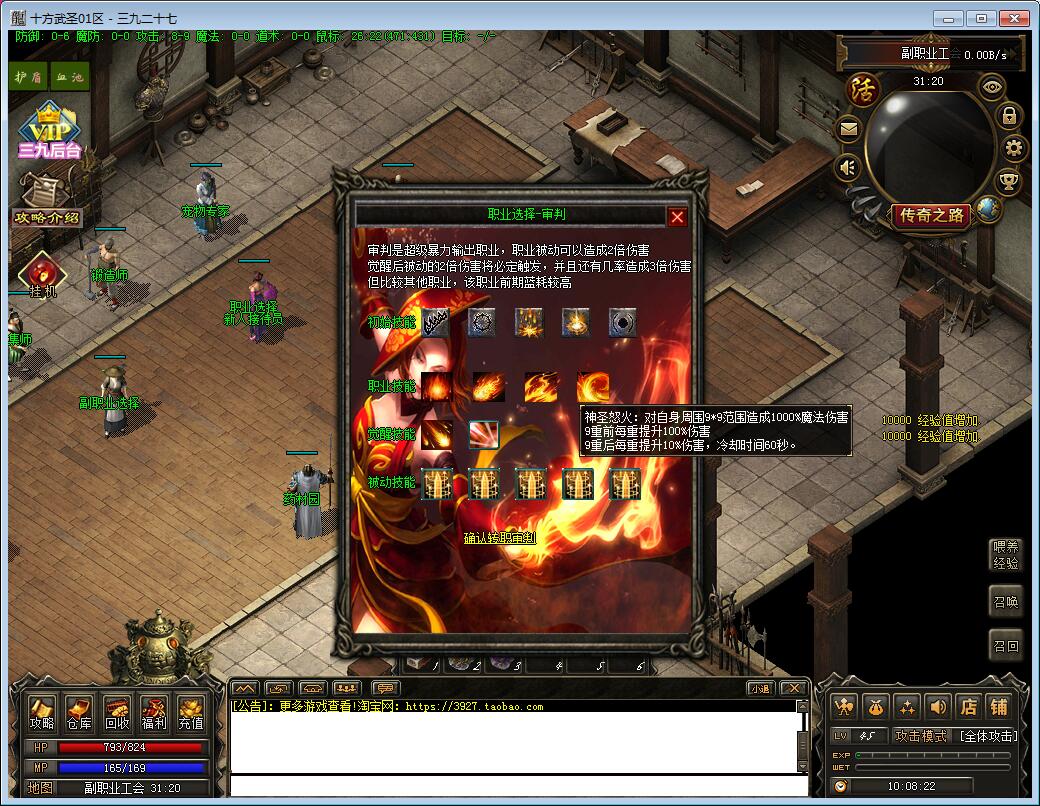Maximize the game window
This screenshot has width=1040, height=806.
point(981,18)
